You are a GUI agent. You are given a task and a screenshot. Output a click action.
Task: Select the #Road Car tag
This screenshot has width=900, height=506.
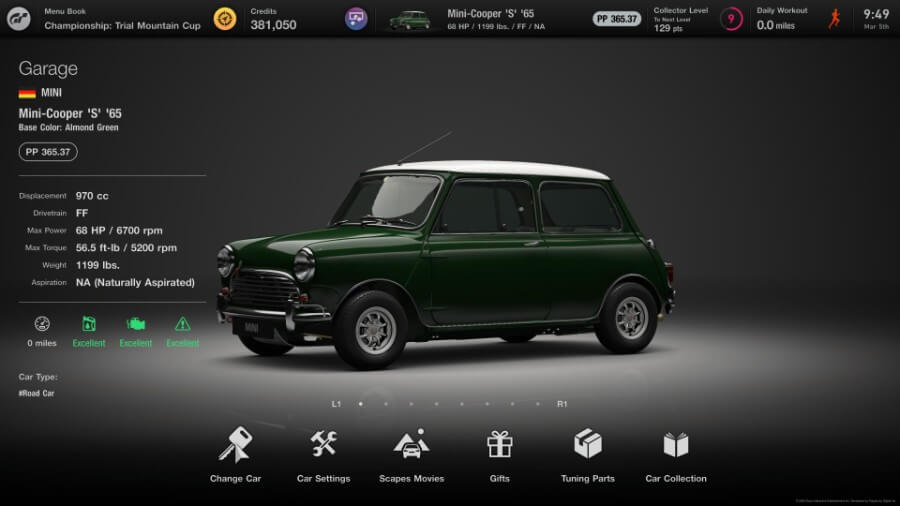[x=38, y=394]
